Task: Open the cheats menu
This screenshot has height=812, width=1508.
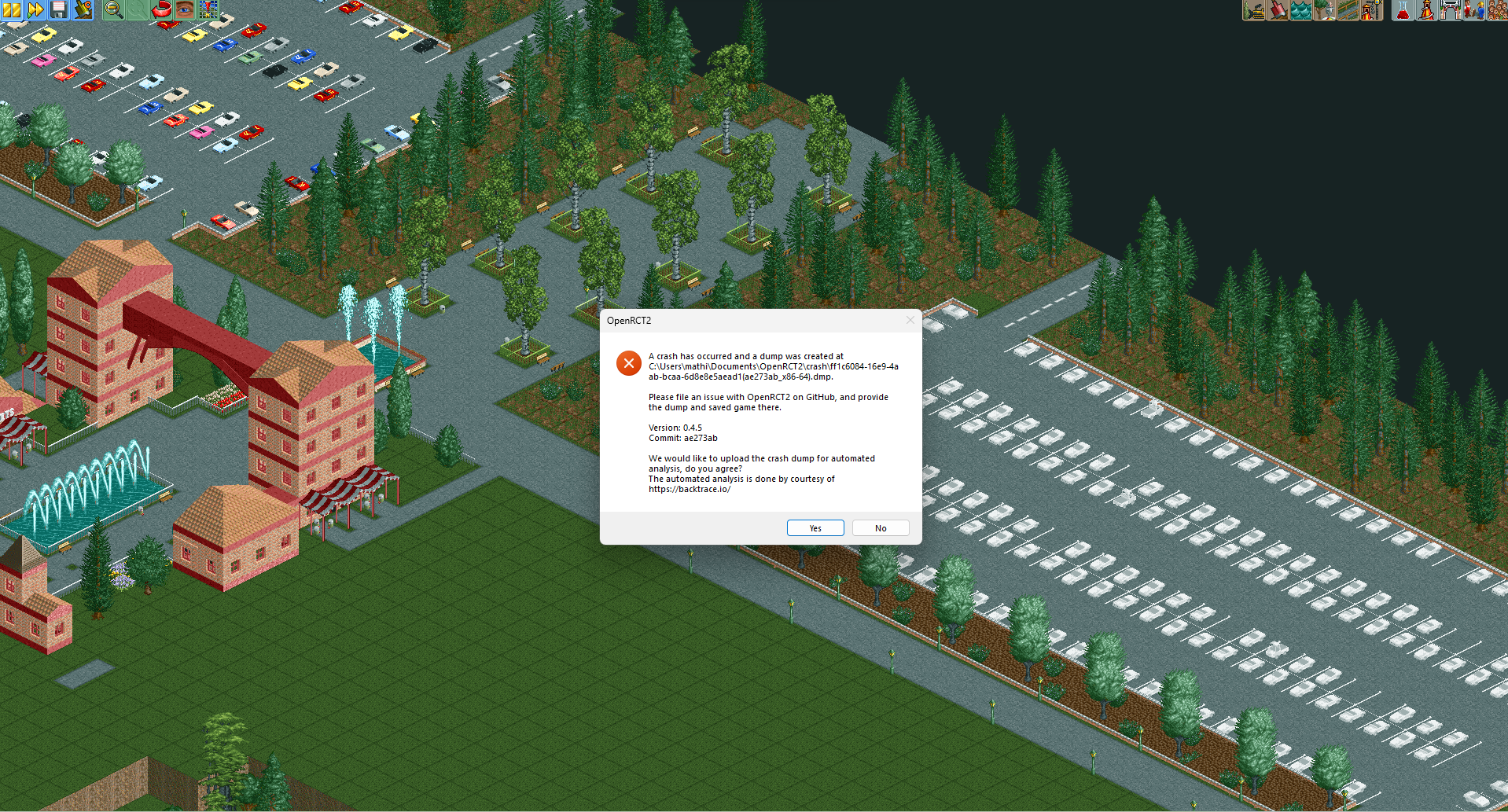Action: (83, 11)
